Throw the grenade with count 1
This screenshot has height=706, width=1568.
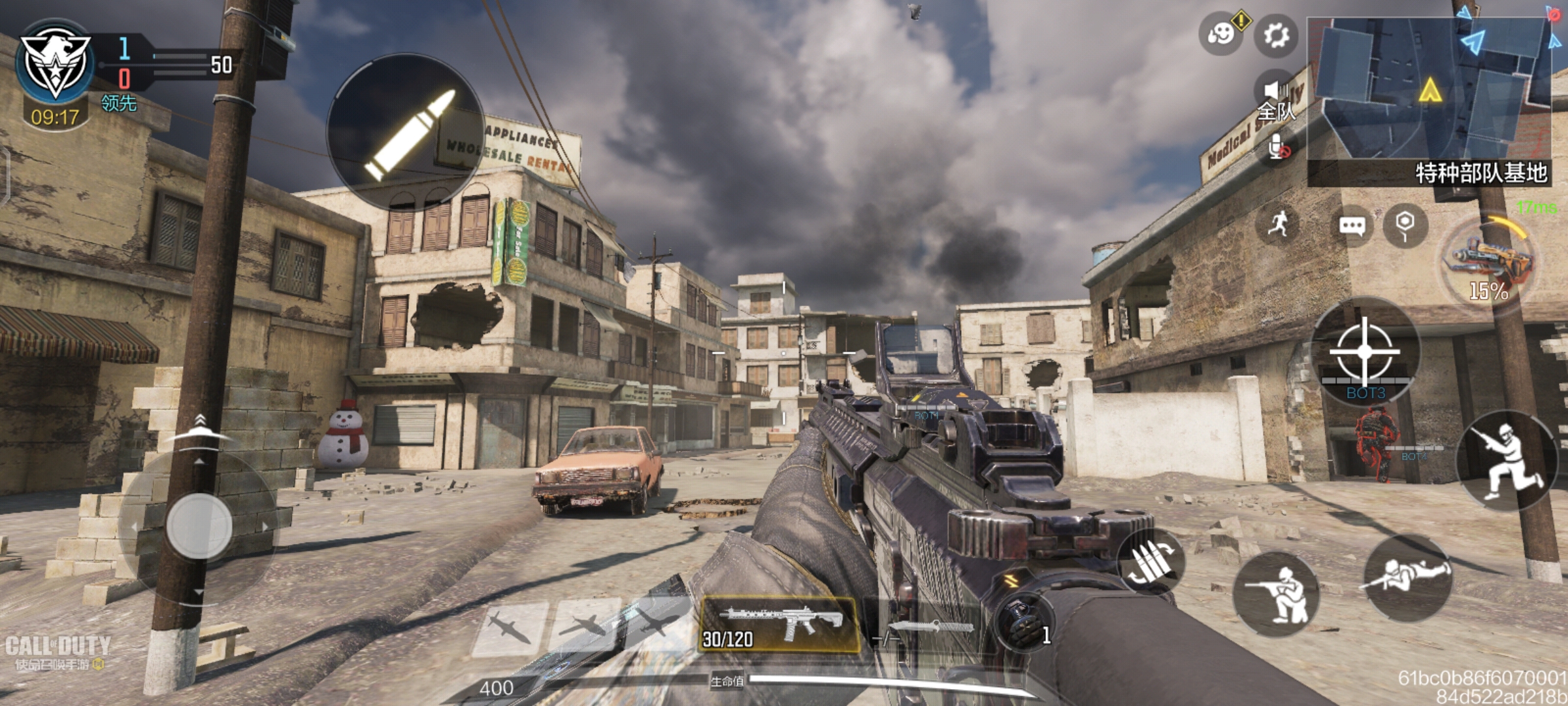click(x=1022, y=622)
